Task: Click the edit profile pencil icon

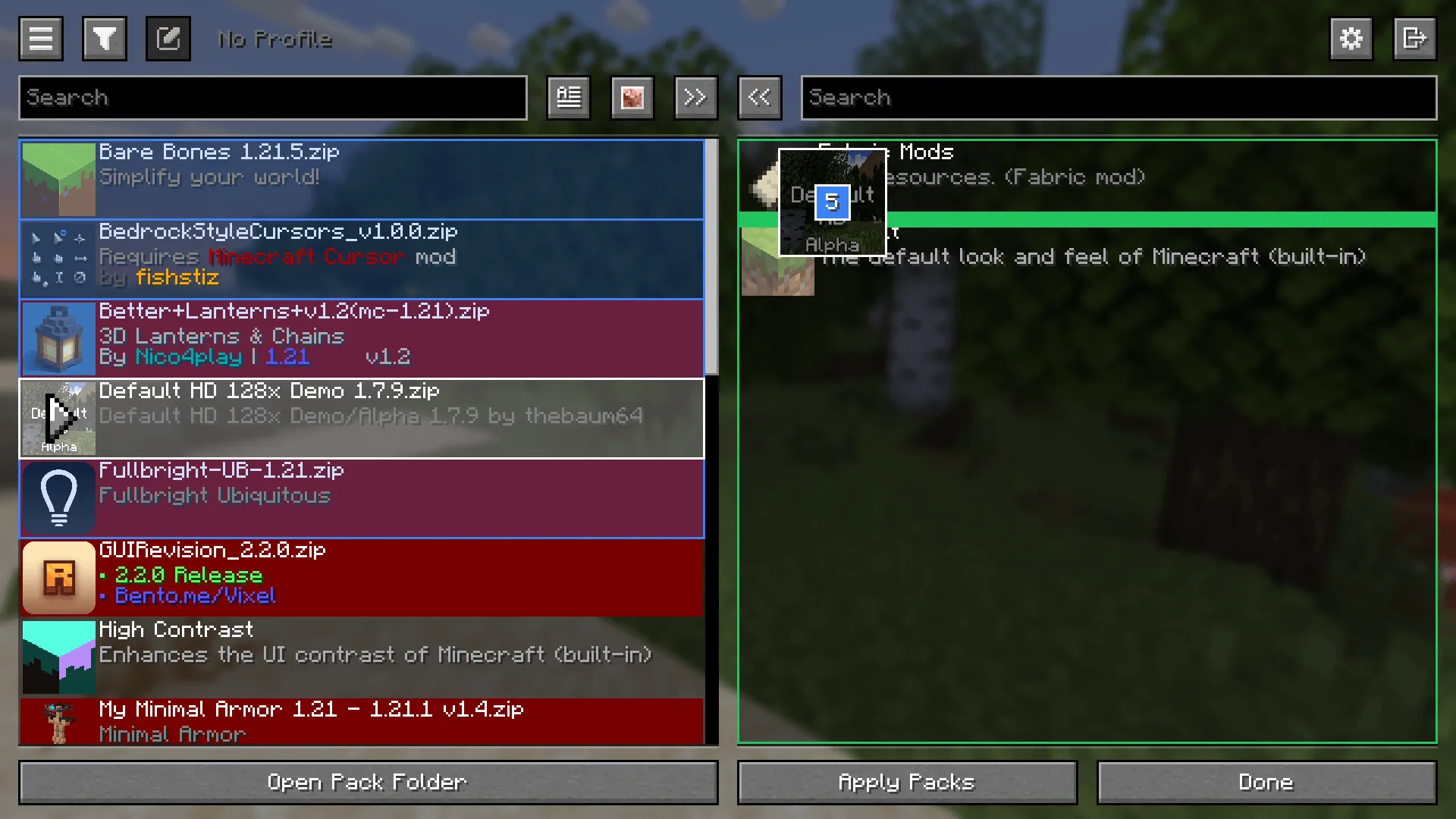Action: click(x=168, y=39)
